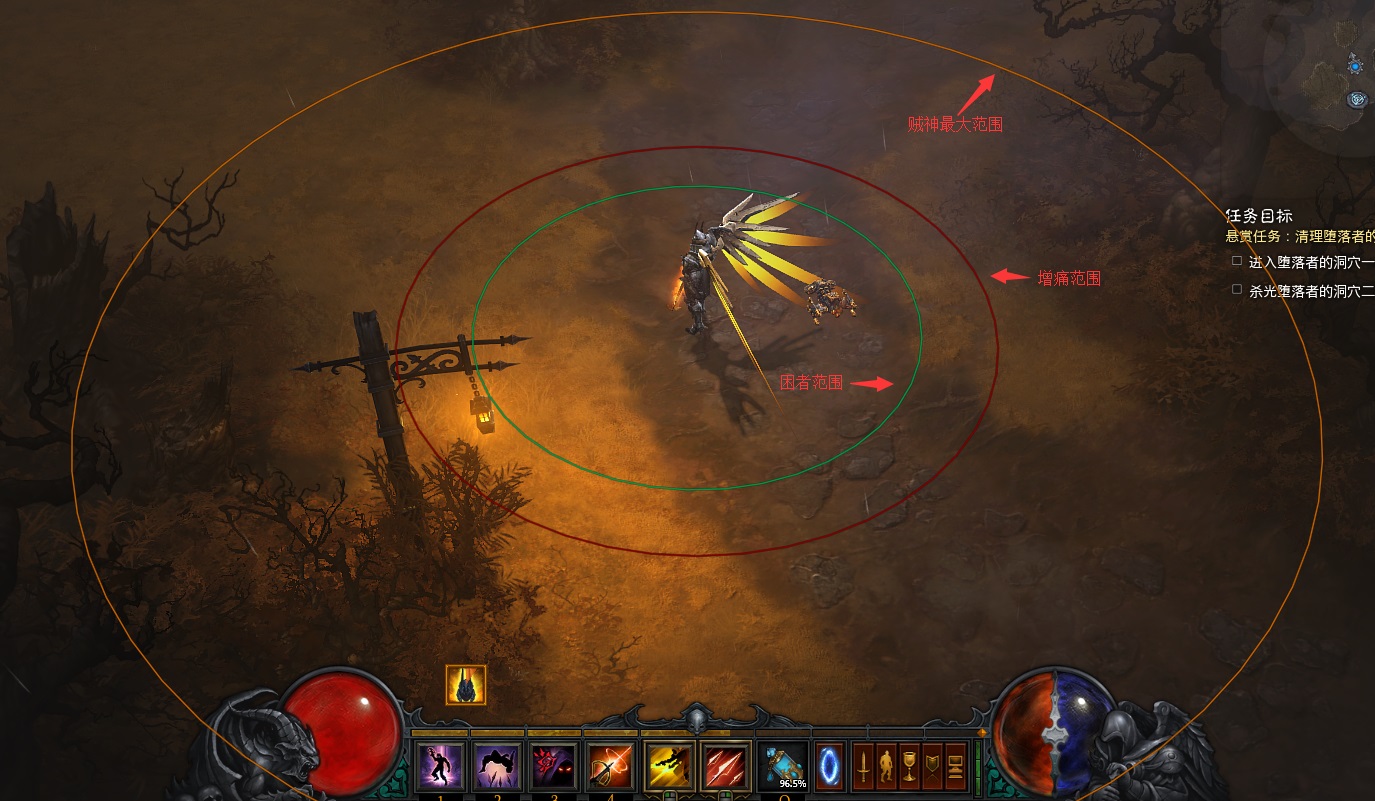1375x801 pixels.
Task: Use the leaping silhouette skill in slot 2
Action: 496,767
